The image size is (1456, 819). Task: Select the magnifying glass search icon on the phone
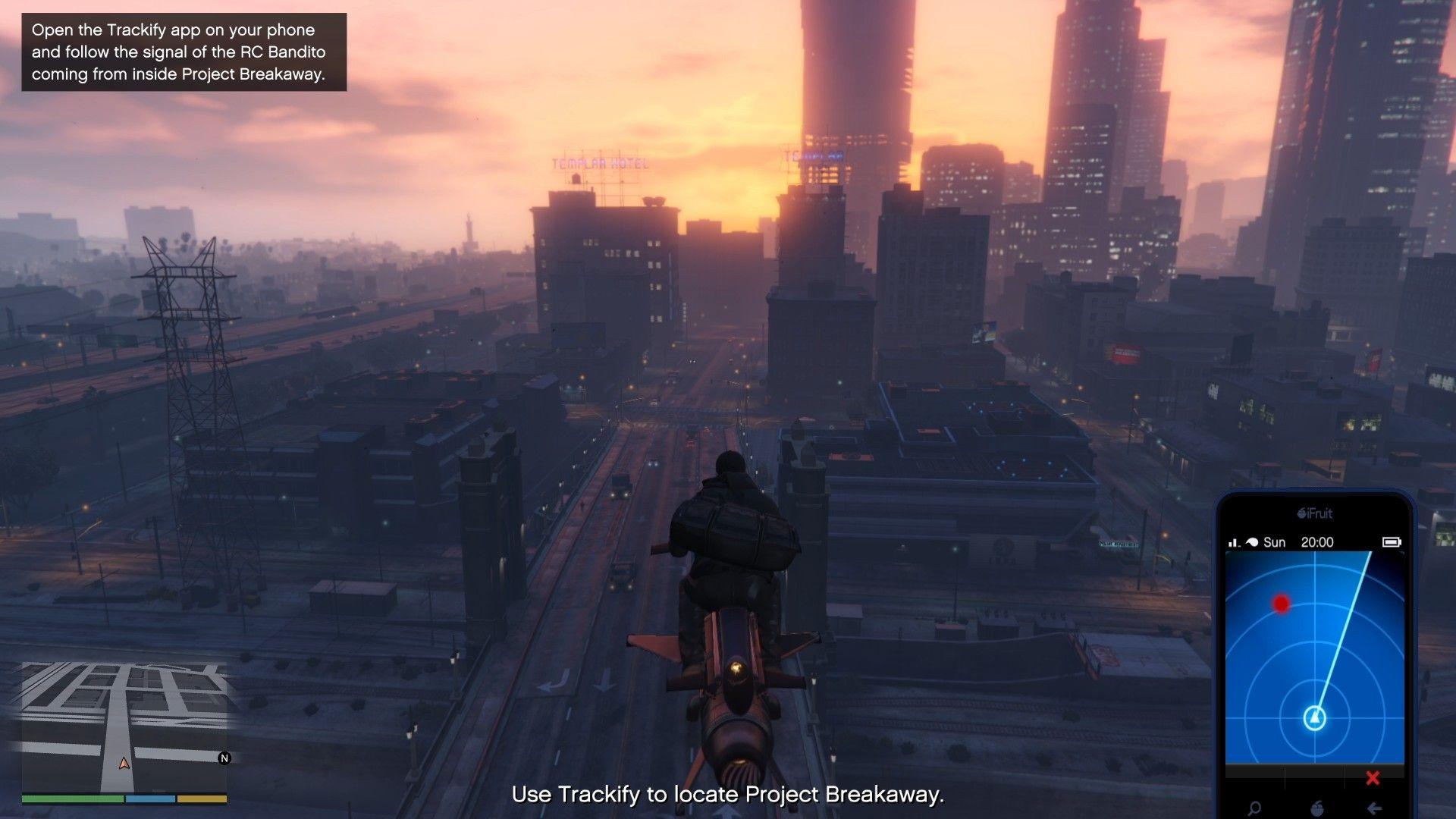click(x=1254, y=808)
